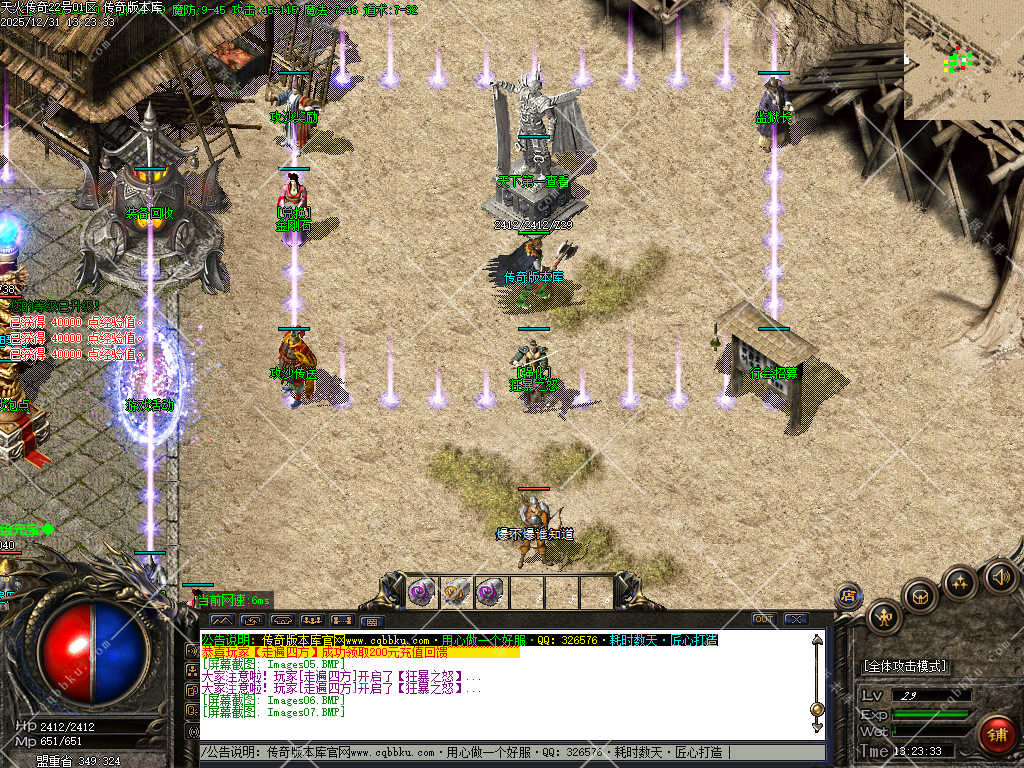This screenshot has width=1024, height=768.
Task: Open the group members icon above the chat
Action: [x=312, y=620]
